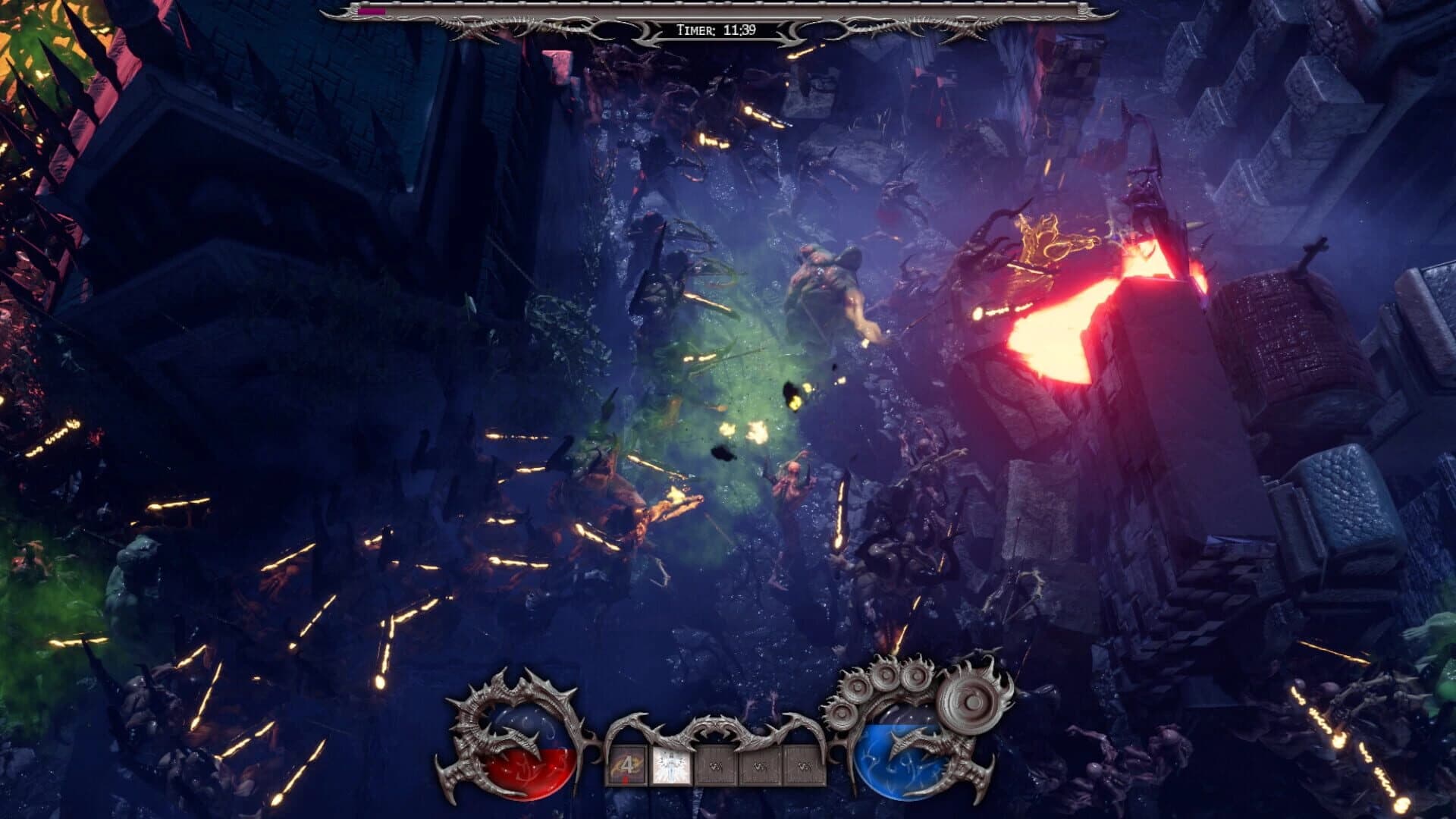This screenshot has width=1456, height=819.
Task: Click the smallest cog nearest the blue orb
Action: [842, 714]
